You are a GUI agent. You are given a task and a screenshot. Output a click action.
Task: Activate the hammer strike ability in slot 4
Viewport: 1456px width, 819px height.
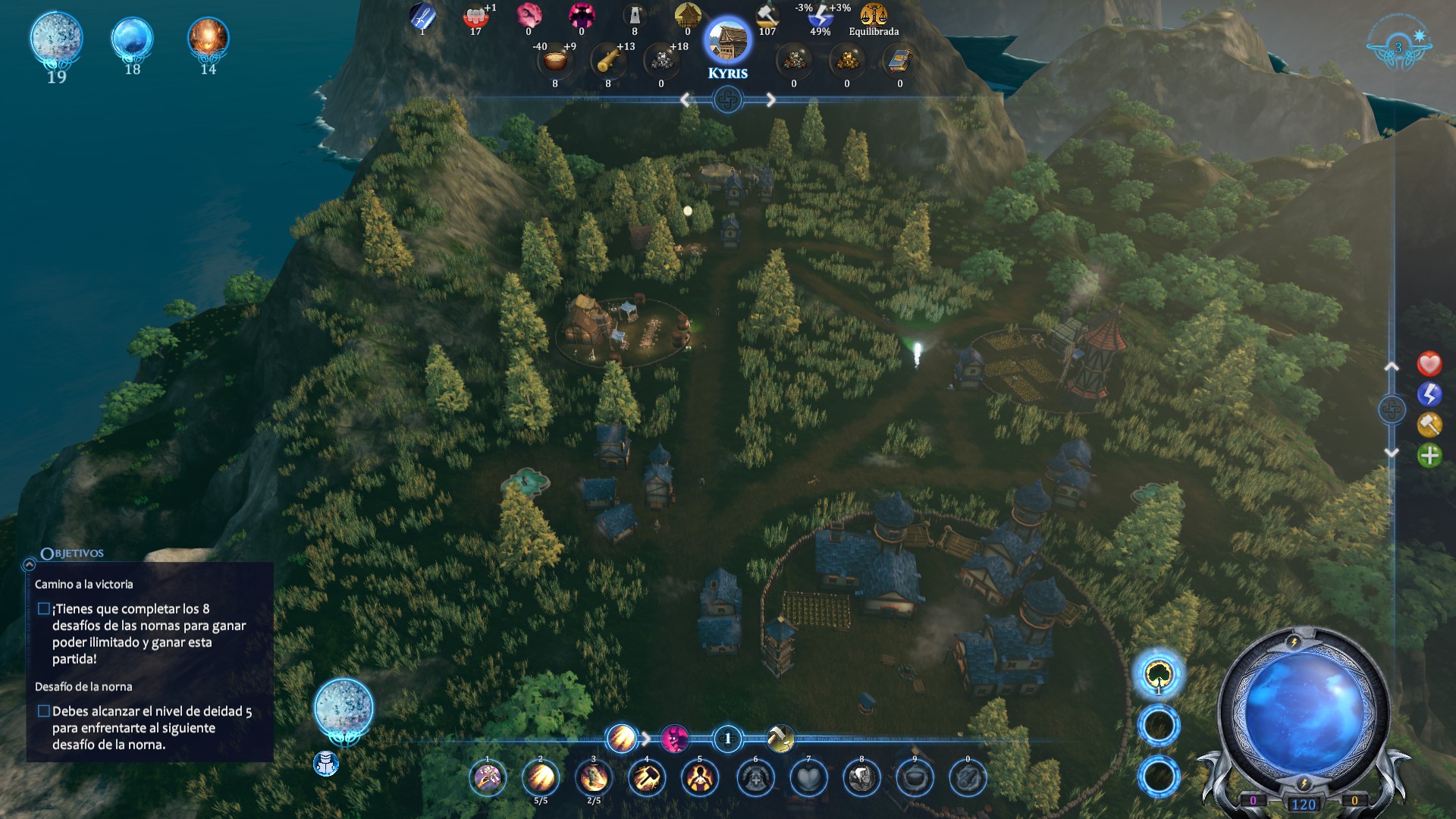[x=647, y=778]
